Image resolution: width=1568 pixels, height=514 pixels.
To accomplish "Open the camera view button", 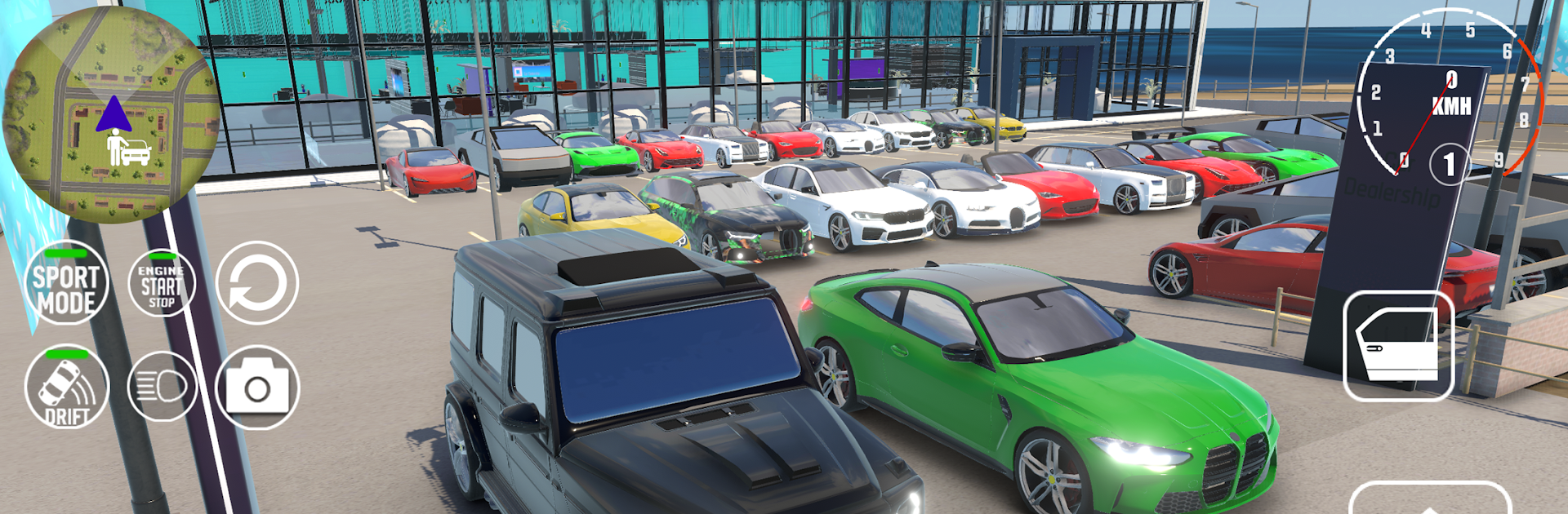I will pyautogui.click(x=257, y=388).
